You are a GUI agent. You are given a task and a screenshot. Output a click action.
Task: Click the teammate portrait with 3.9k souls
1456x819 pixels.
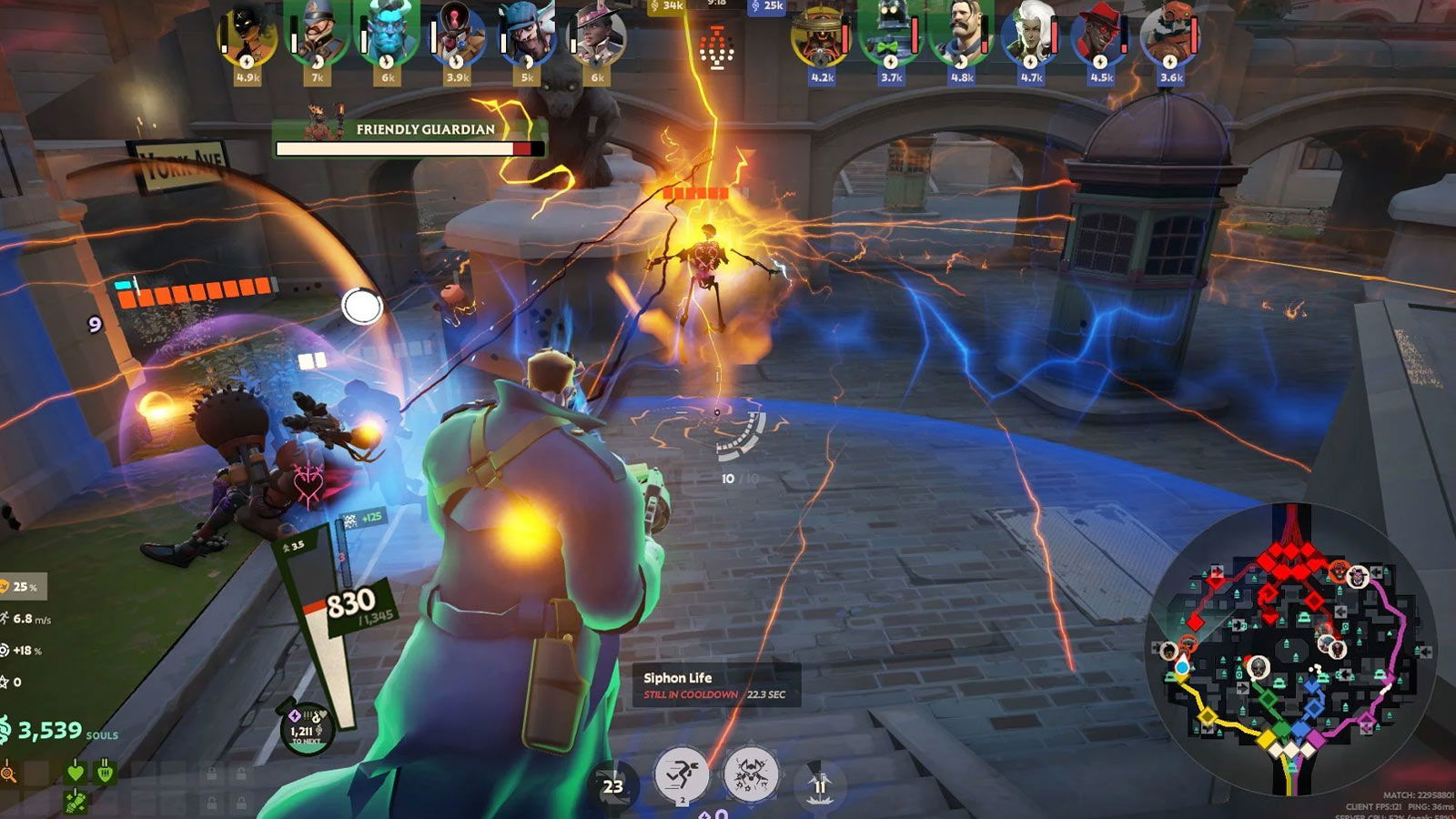[457, 35]
